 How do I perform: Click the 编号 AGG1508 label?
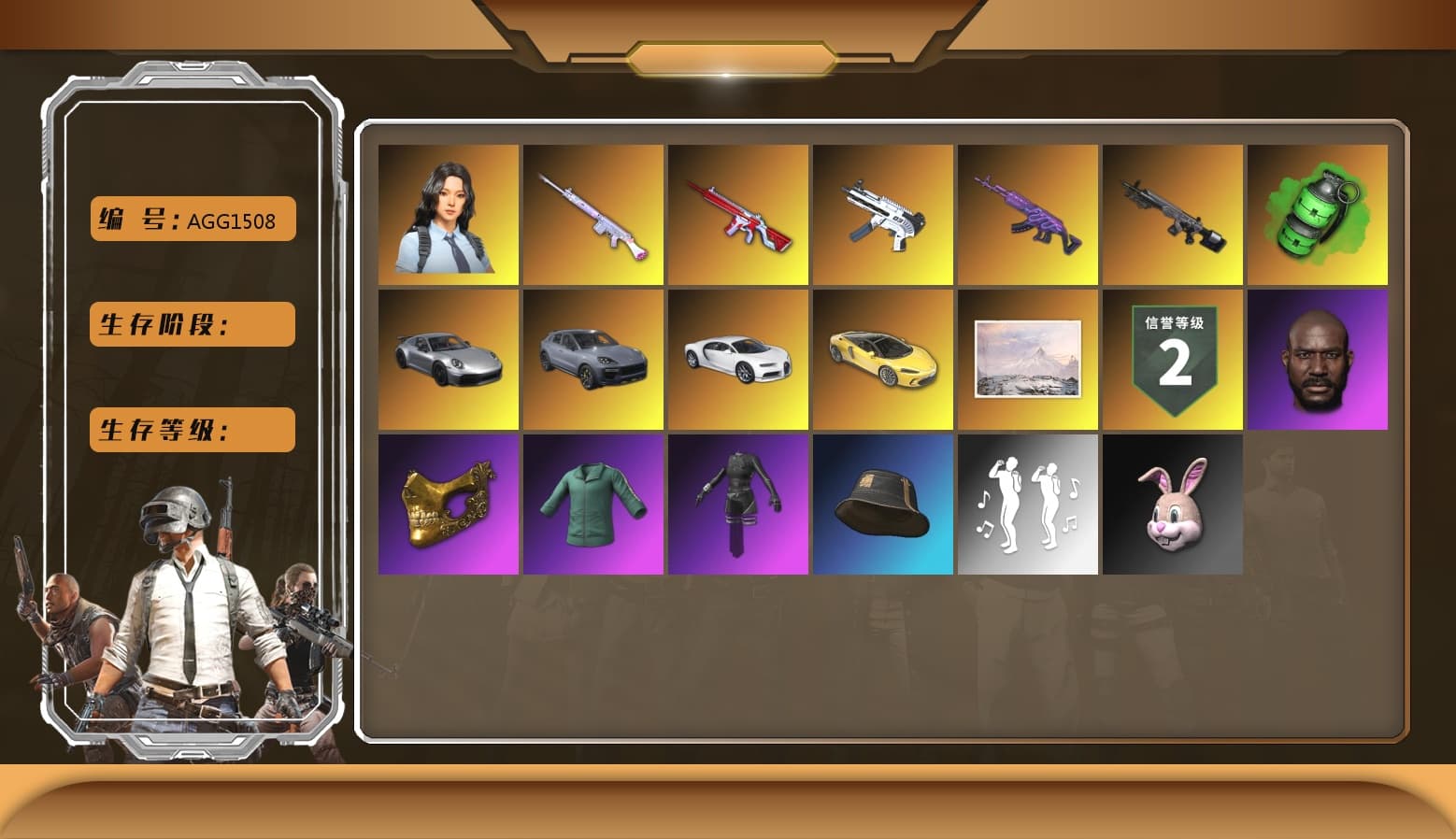191,219
